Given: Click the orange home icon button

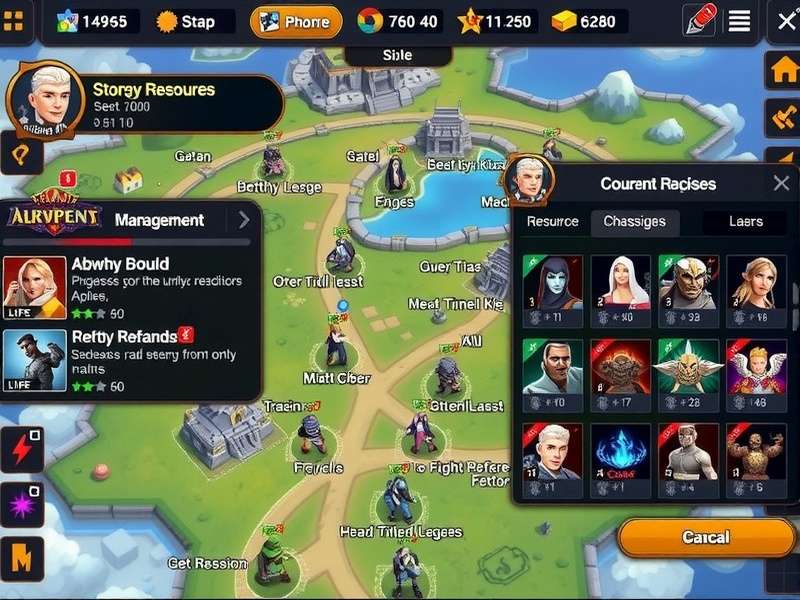Looking at the screenshot, I should 782,71.
